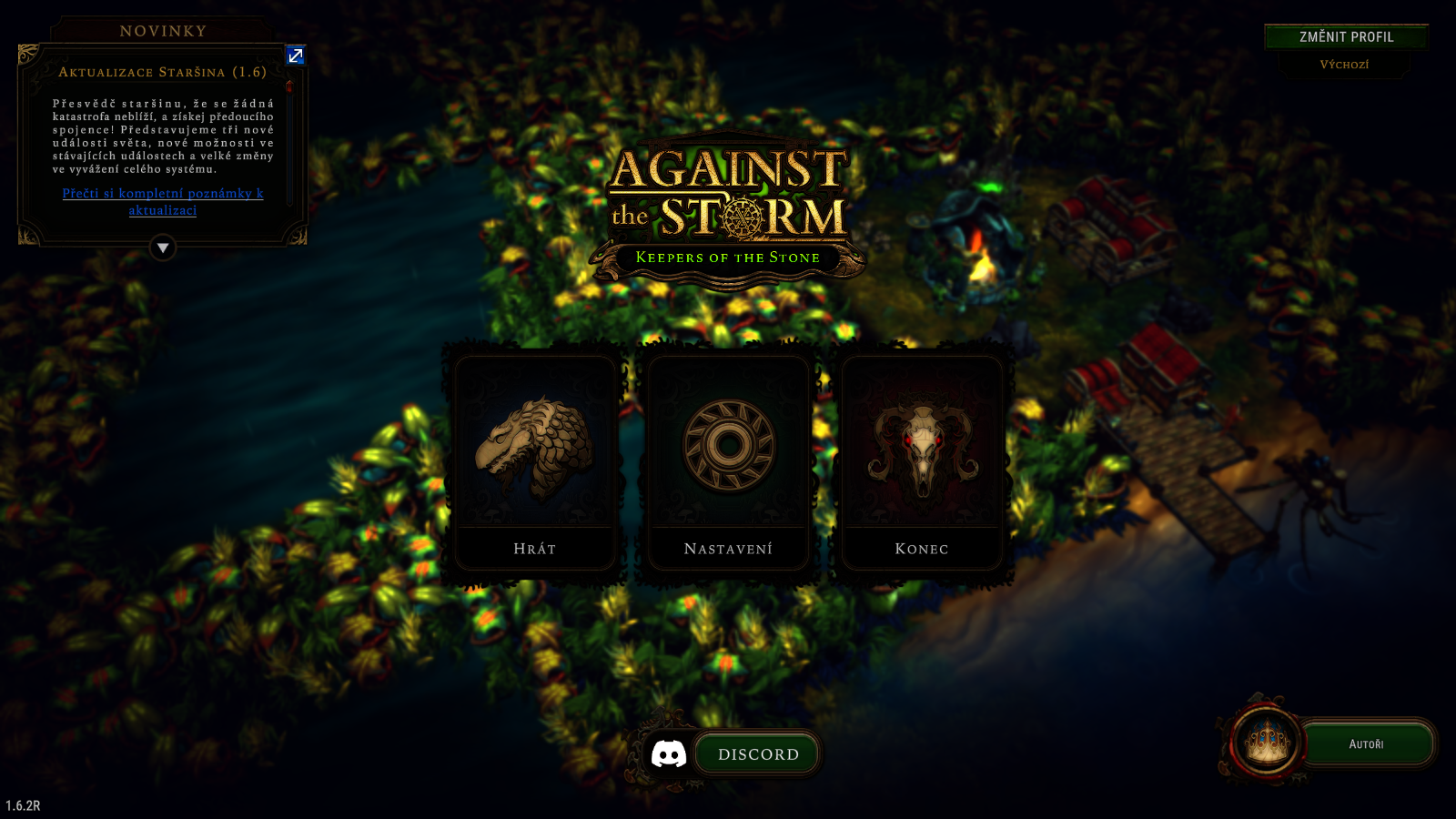Quit the game via the Konec card

coord(922,462)
